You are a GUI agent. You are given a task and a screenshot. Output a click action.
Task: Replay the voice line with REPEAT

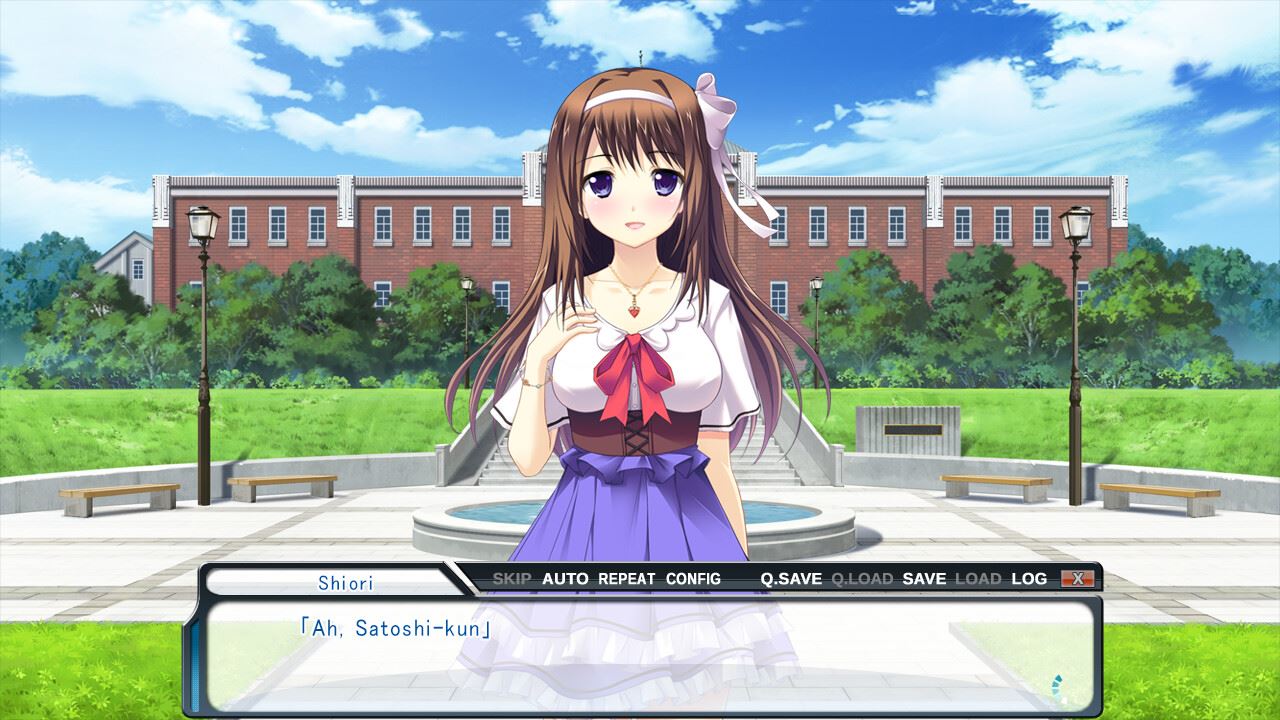(x=627, y=579)
